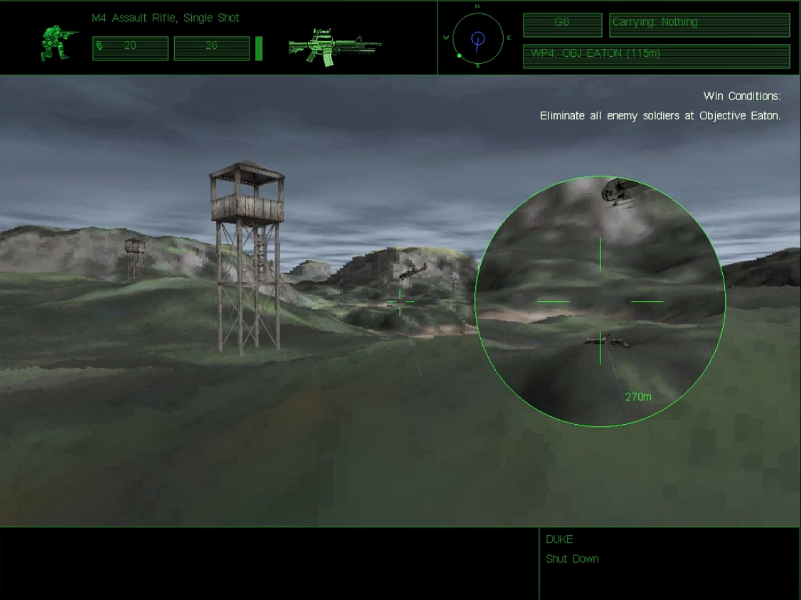Click the circular sniper scope inset
The height and width of the screenshot is (600, 801).
tap(600, 301)
